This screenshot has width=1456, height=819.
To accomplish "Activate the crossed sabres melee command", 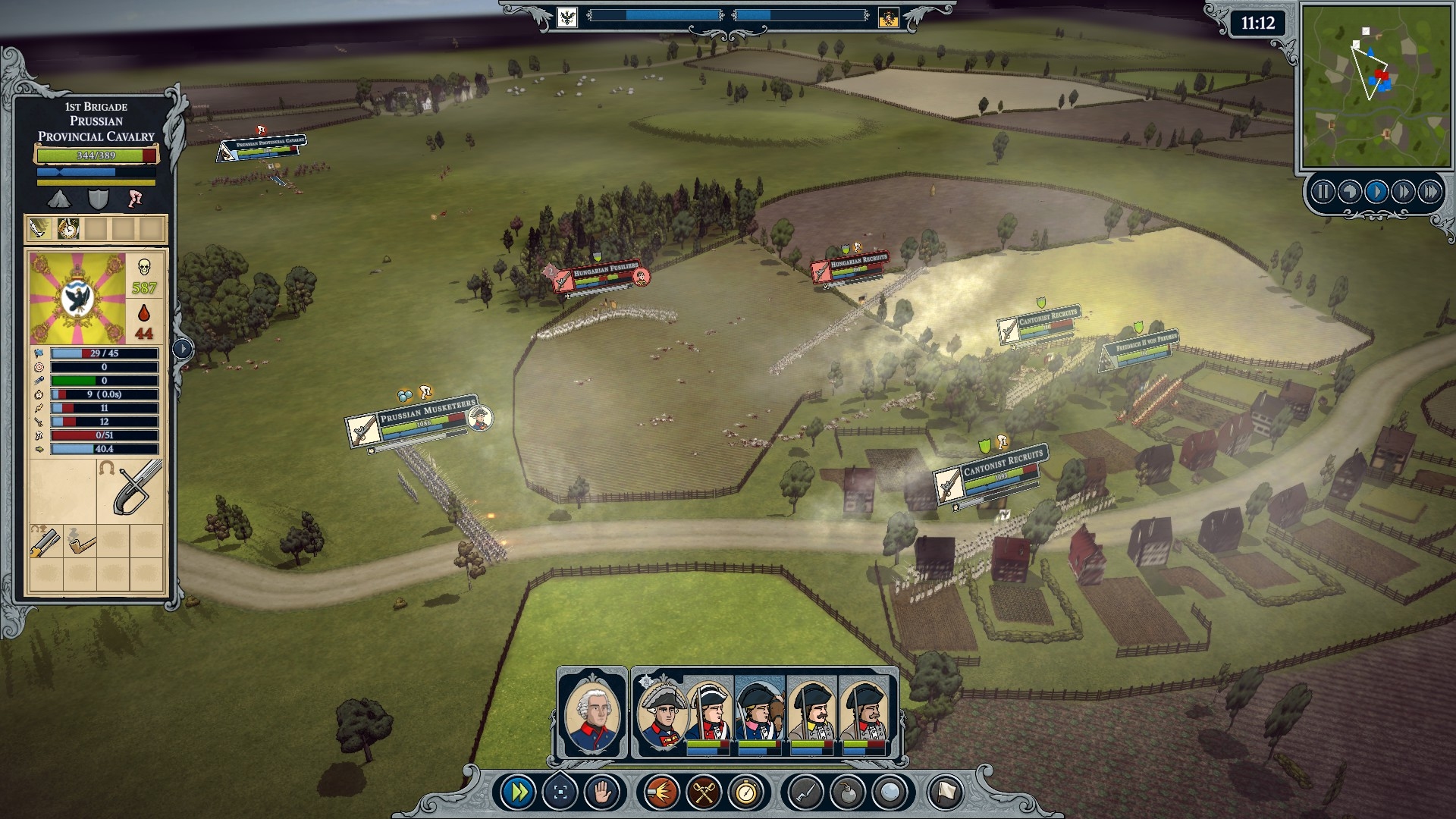I will tap(702, 793).
